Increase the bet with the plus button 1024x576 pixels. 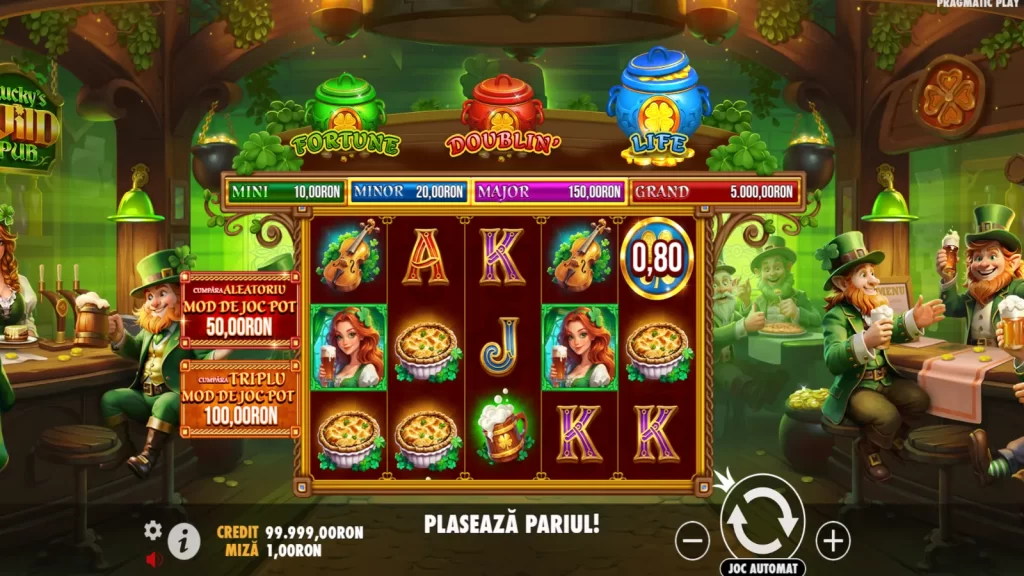point(833,541)
